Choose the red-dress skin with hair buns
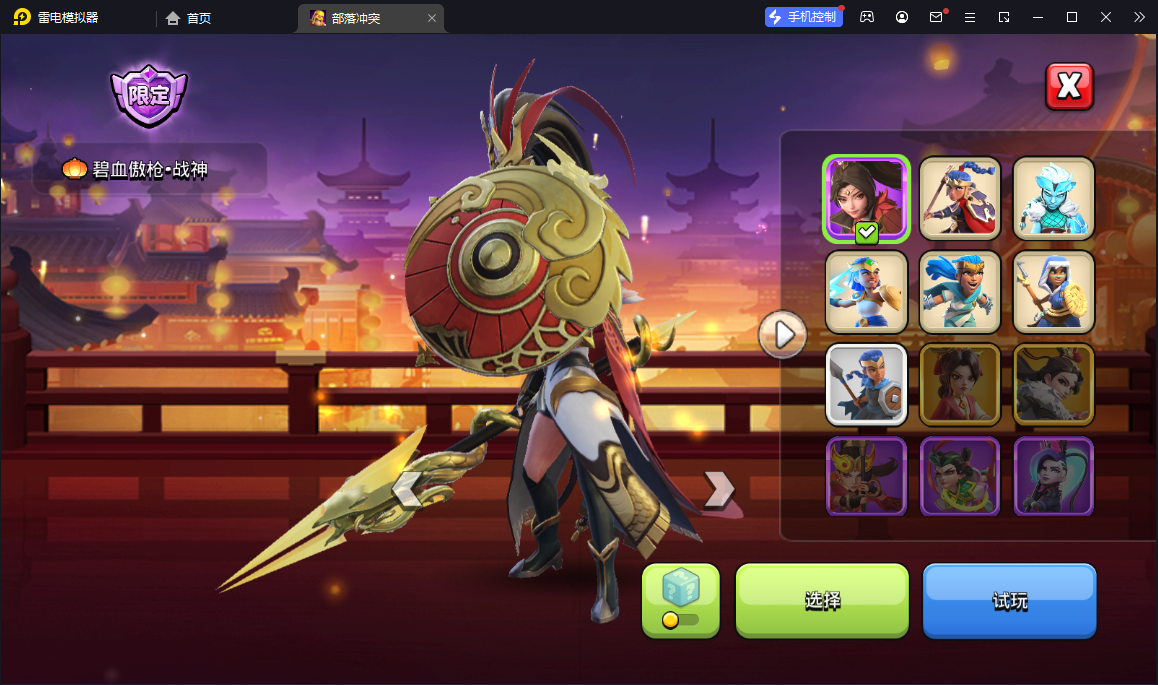 [x=960, y=385]
